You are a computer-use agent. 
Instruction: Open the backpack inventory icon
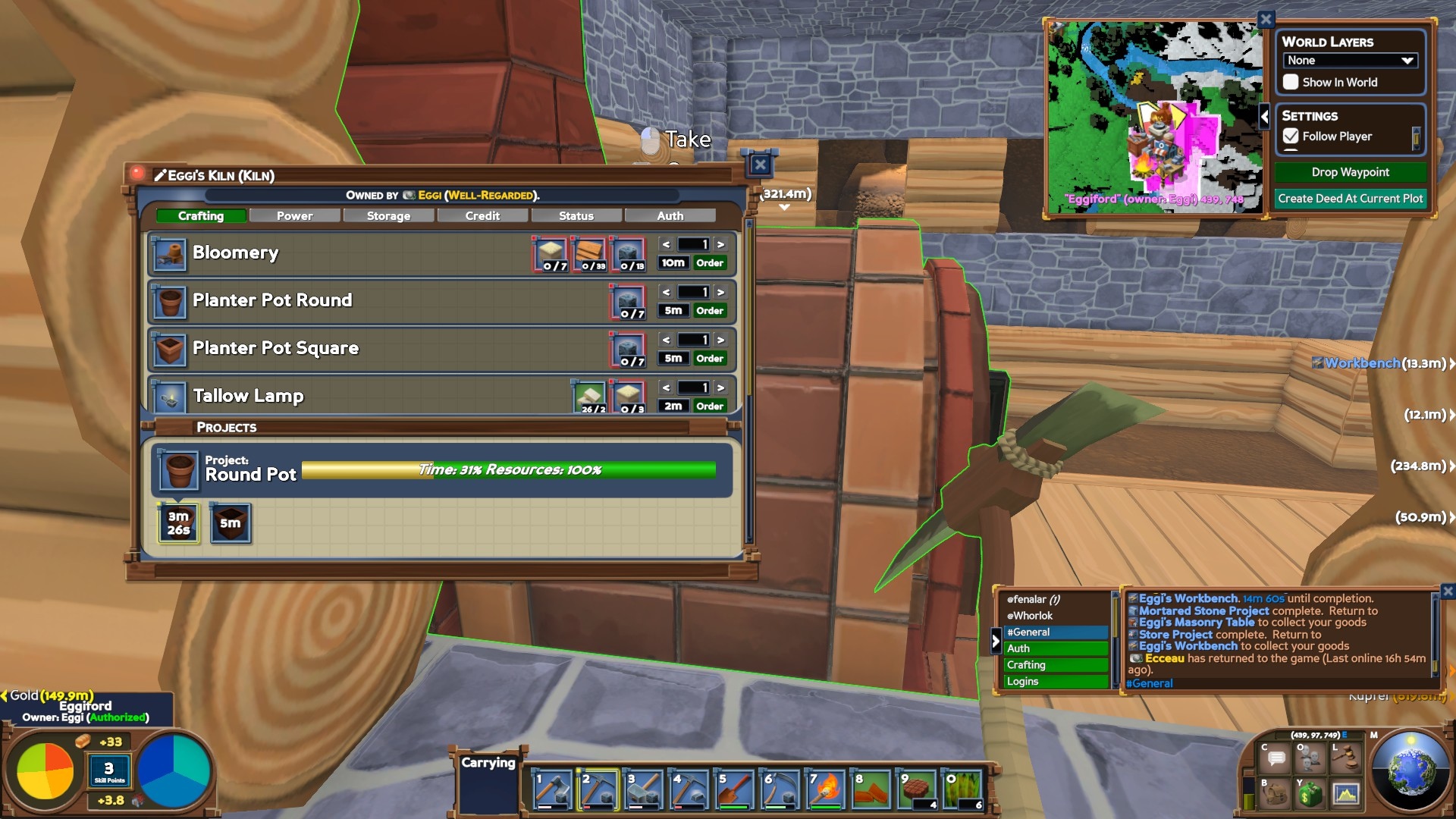[1274, 793]
